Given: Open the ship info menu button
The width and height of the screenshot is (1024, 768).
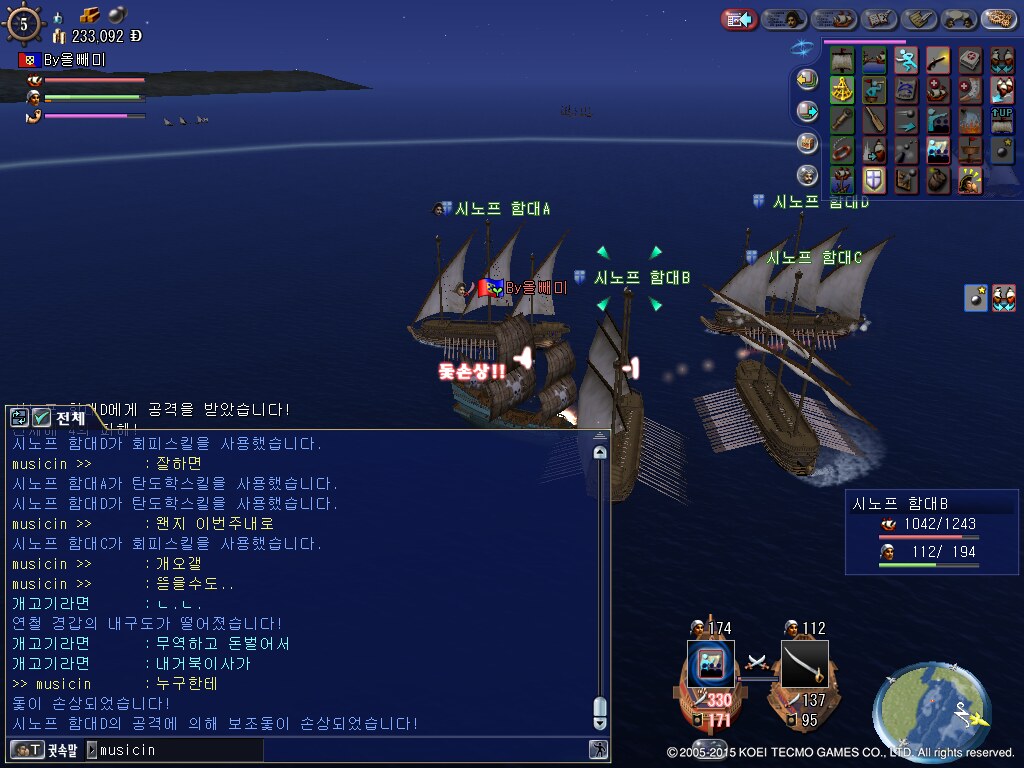Looking at the screenshot, I should tap(832, 19).
